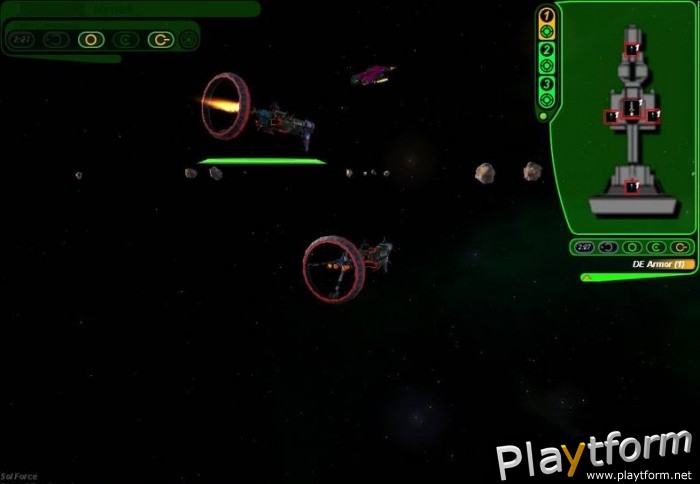Activate the orange C-dash button in top-left bar

pos(160,41)
